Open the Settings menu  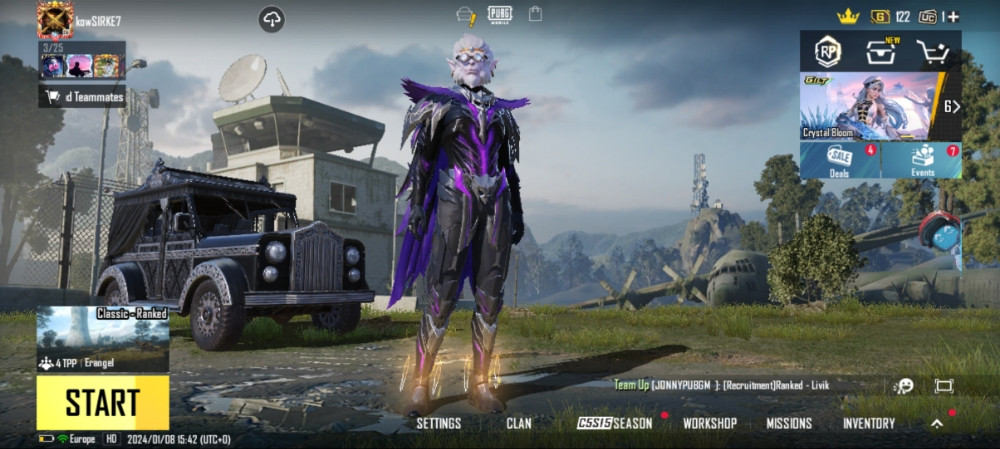(x=438, y=423)
